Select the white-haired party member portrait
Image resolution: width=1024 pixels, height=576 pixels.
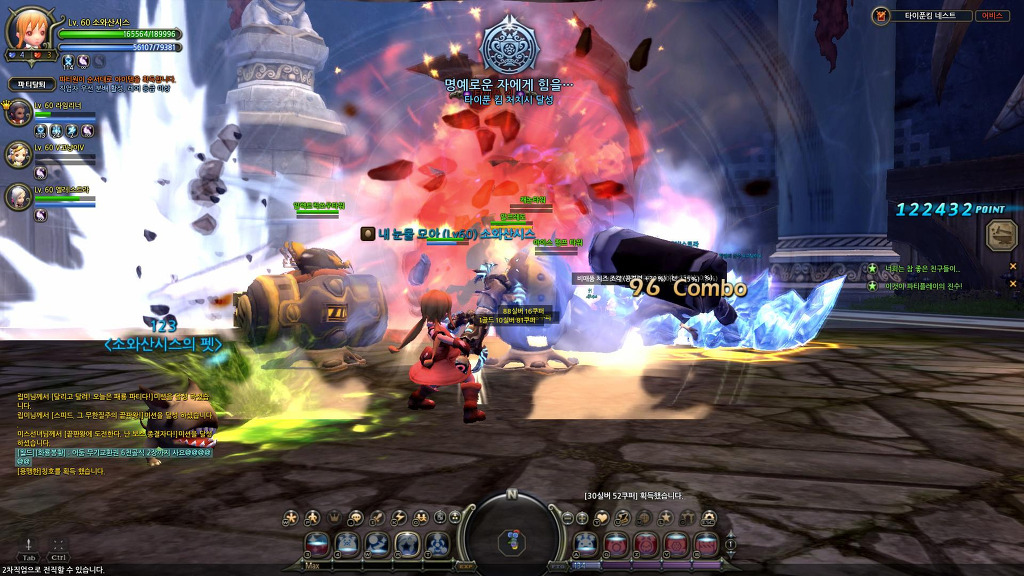click(x=19, y=196)
